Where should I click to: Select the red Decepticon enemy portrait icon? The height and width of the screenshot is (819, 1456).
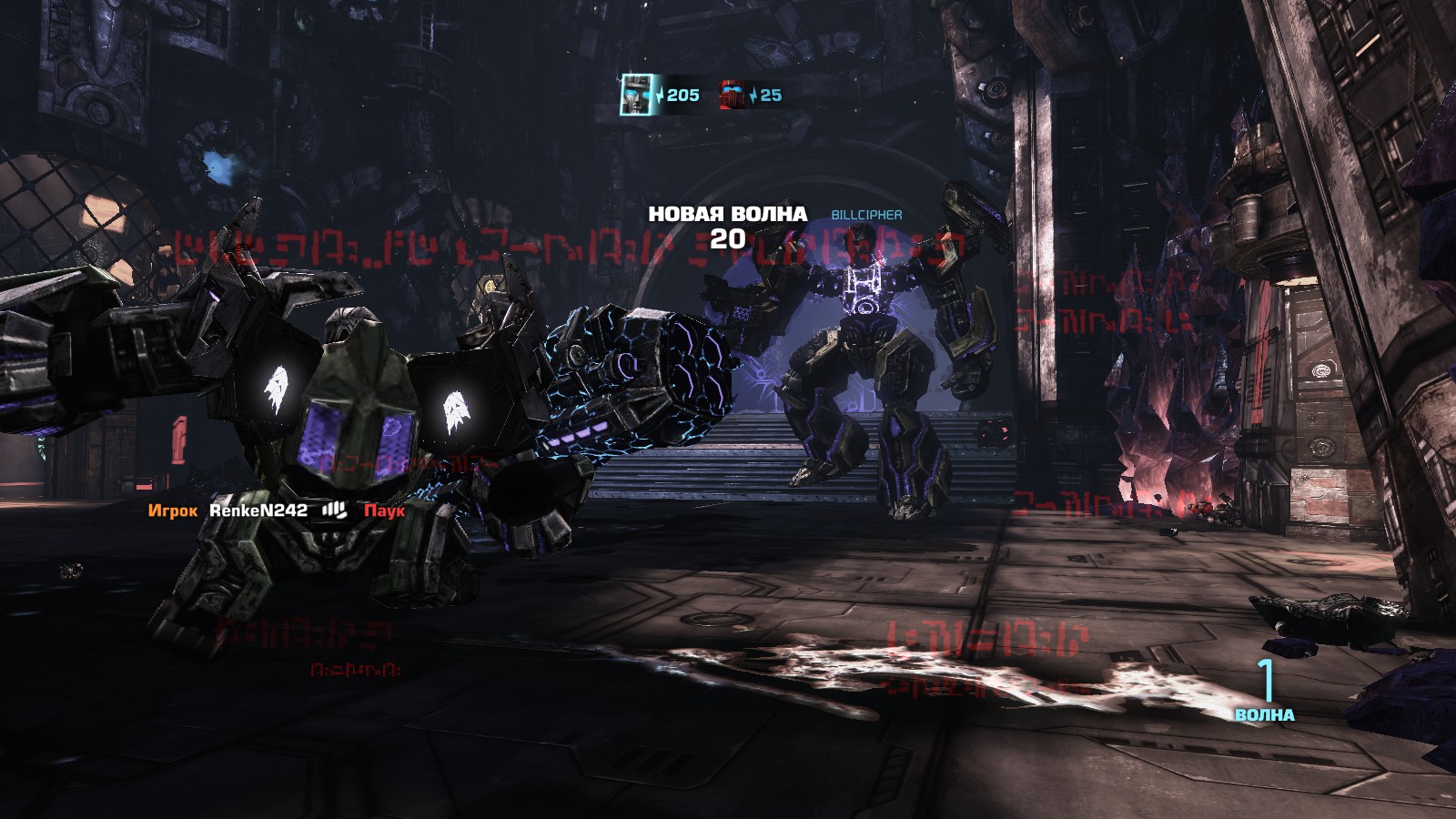pos(733,94)
